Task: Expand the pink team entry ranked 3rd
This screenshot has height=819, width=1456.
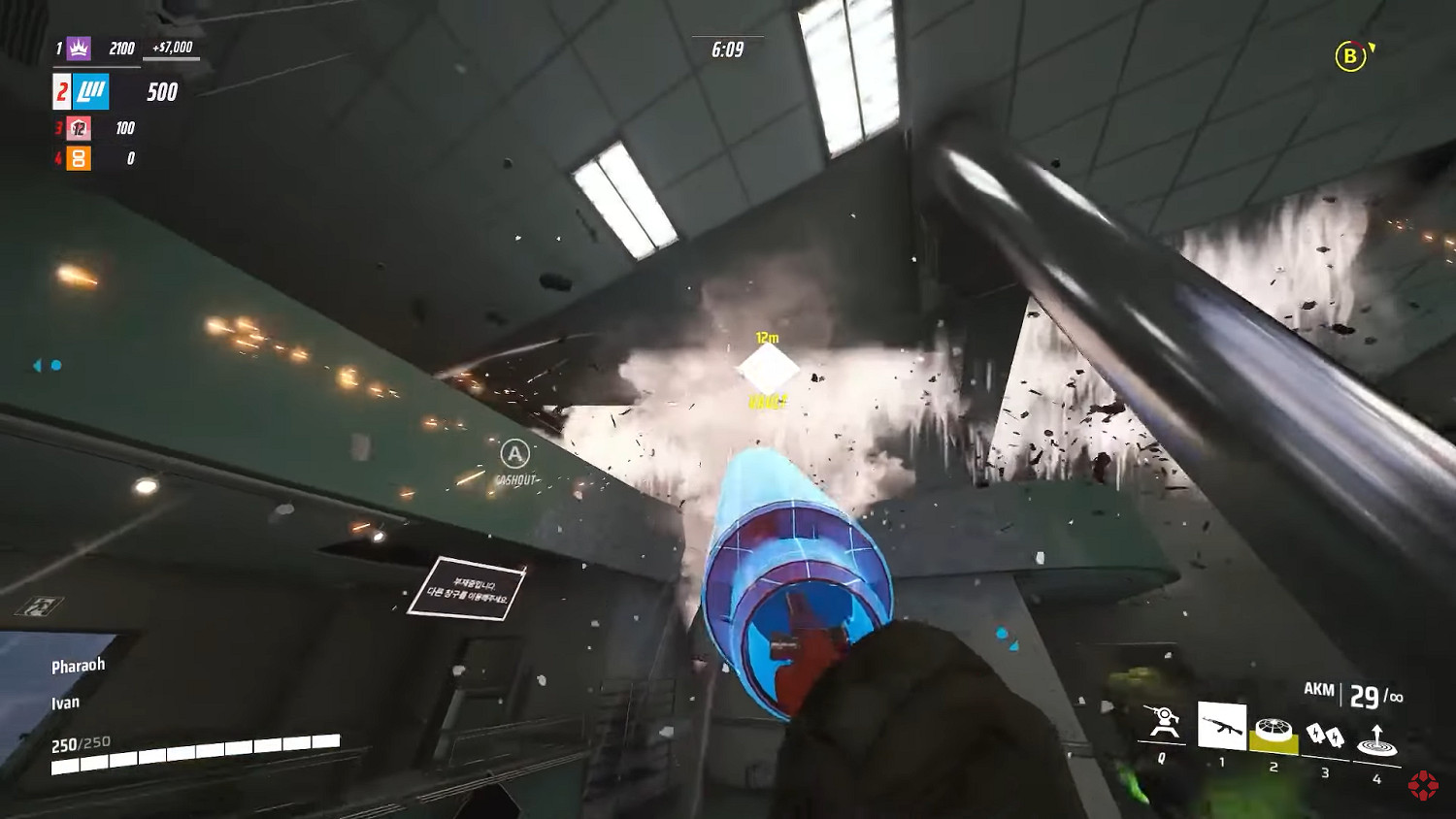Action: [78, 128]
